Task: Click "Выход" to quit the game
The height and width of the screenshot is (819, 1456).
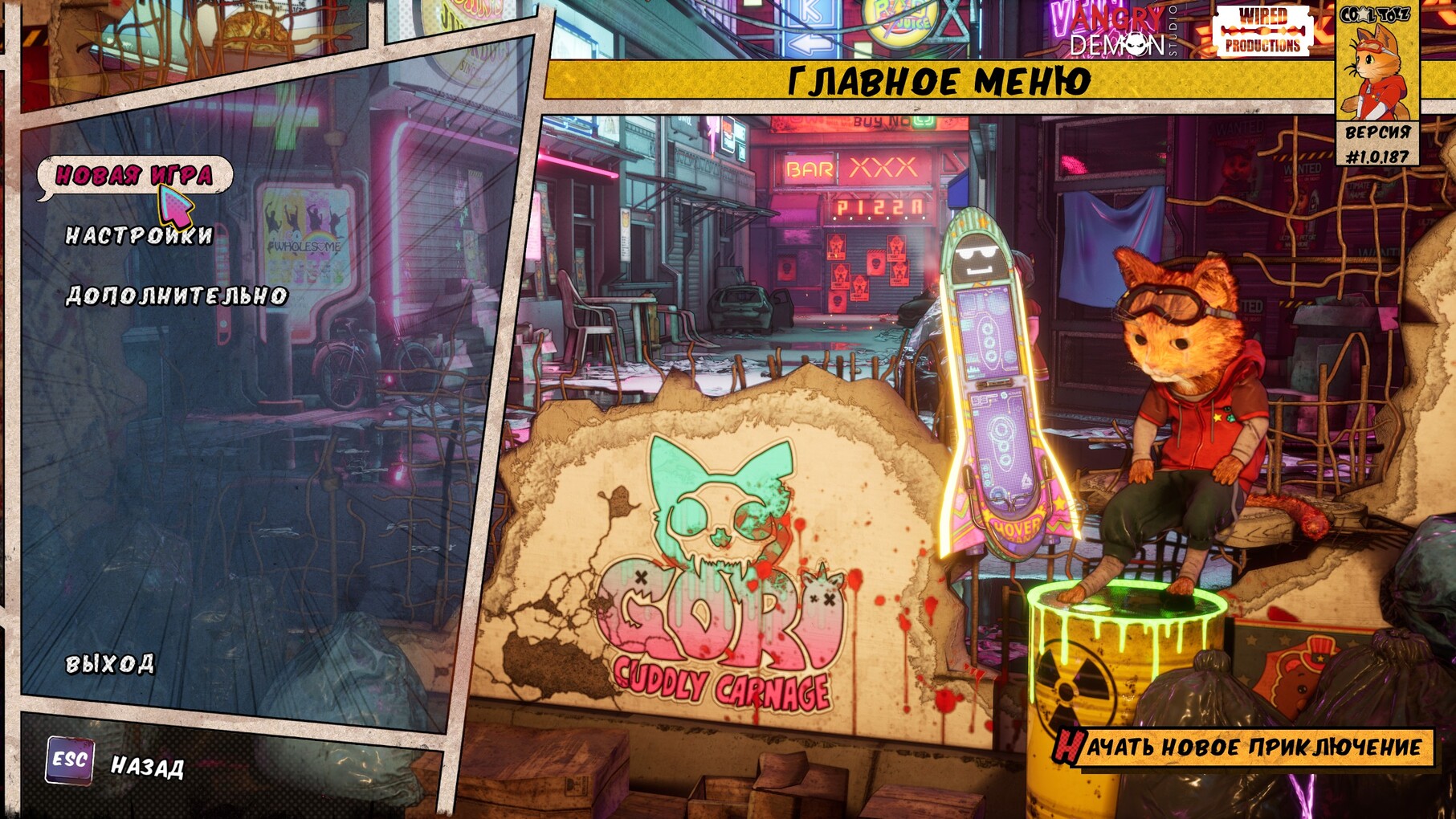Action: pyautogui.click(x=110, y=663)
